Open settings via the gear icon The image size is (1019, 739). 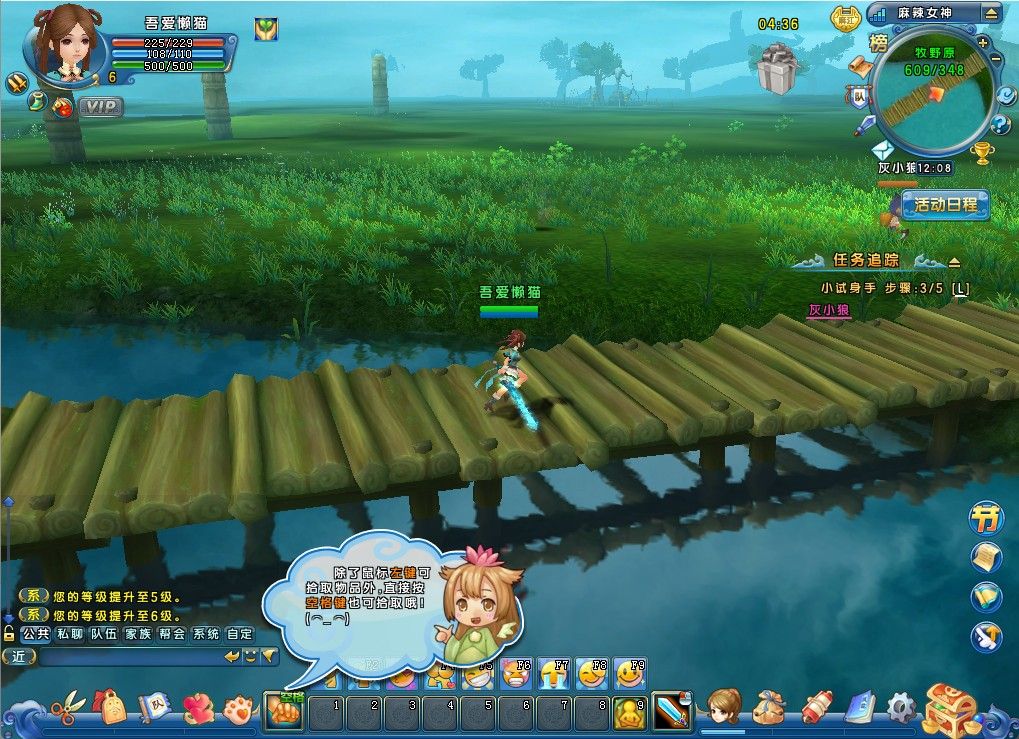[x=901, y=708]
